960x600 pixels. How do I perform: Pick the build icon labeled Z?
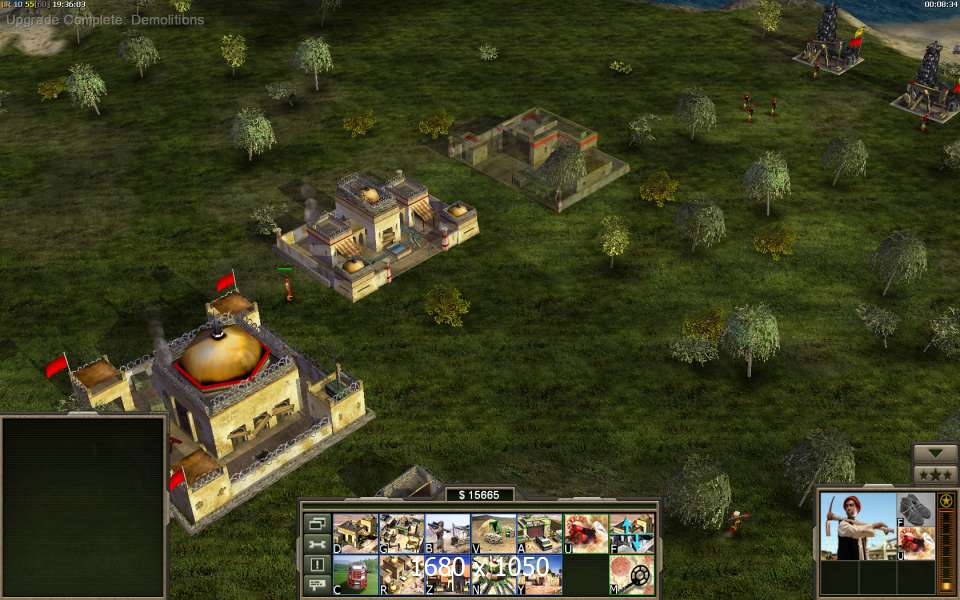coord(447,575)
